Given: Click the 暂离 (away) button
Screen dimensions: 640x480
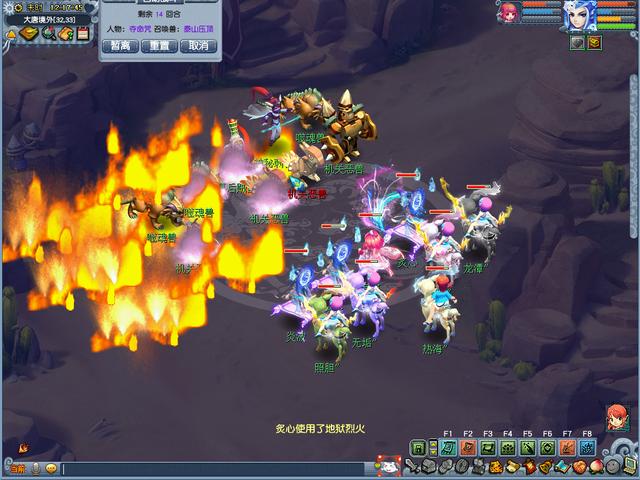Looking at the screenshot, I should pos(120,46).
